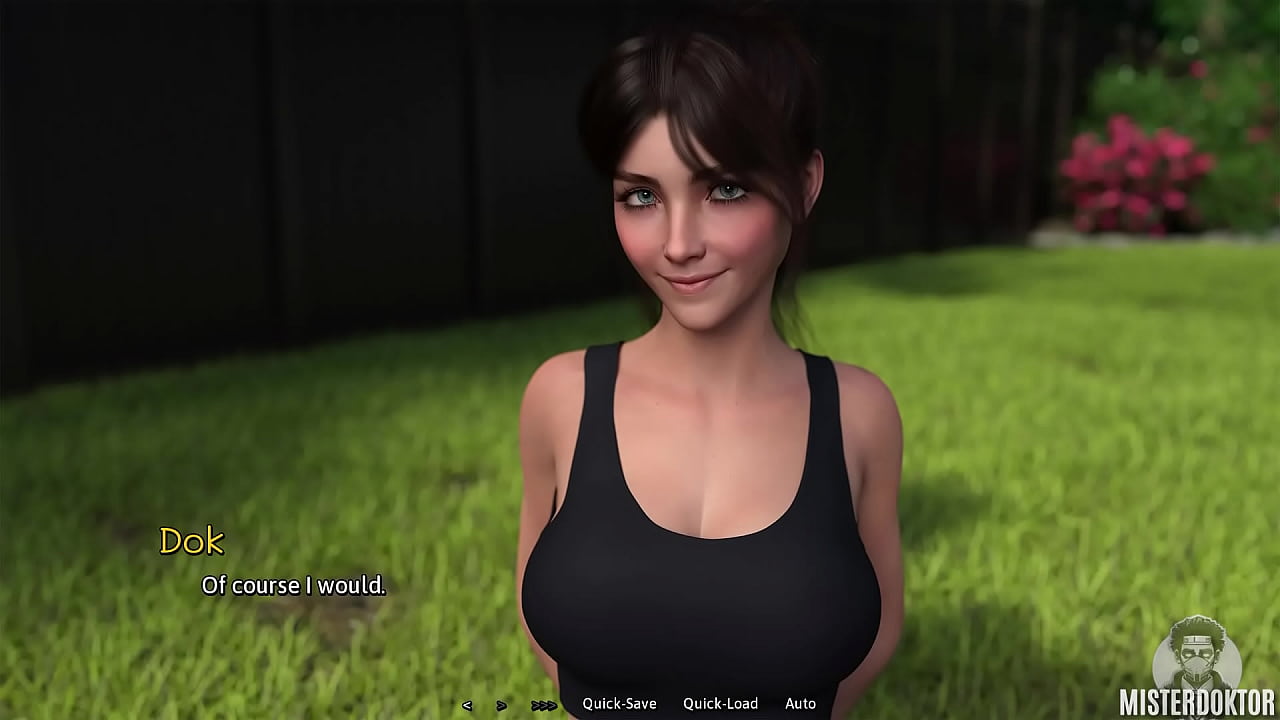Viewport: 1280px width, 720px height.
Task: Select Quick-Save from the bottom menu
Action: click(622, 703)
